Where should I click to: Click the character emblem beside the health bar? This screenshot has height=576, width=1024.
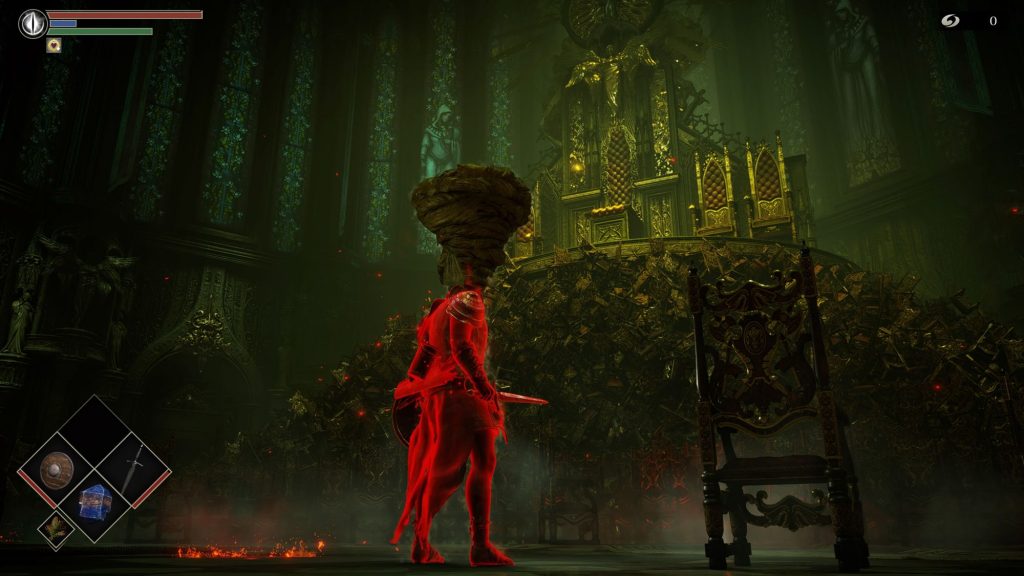33,23
